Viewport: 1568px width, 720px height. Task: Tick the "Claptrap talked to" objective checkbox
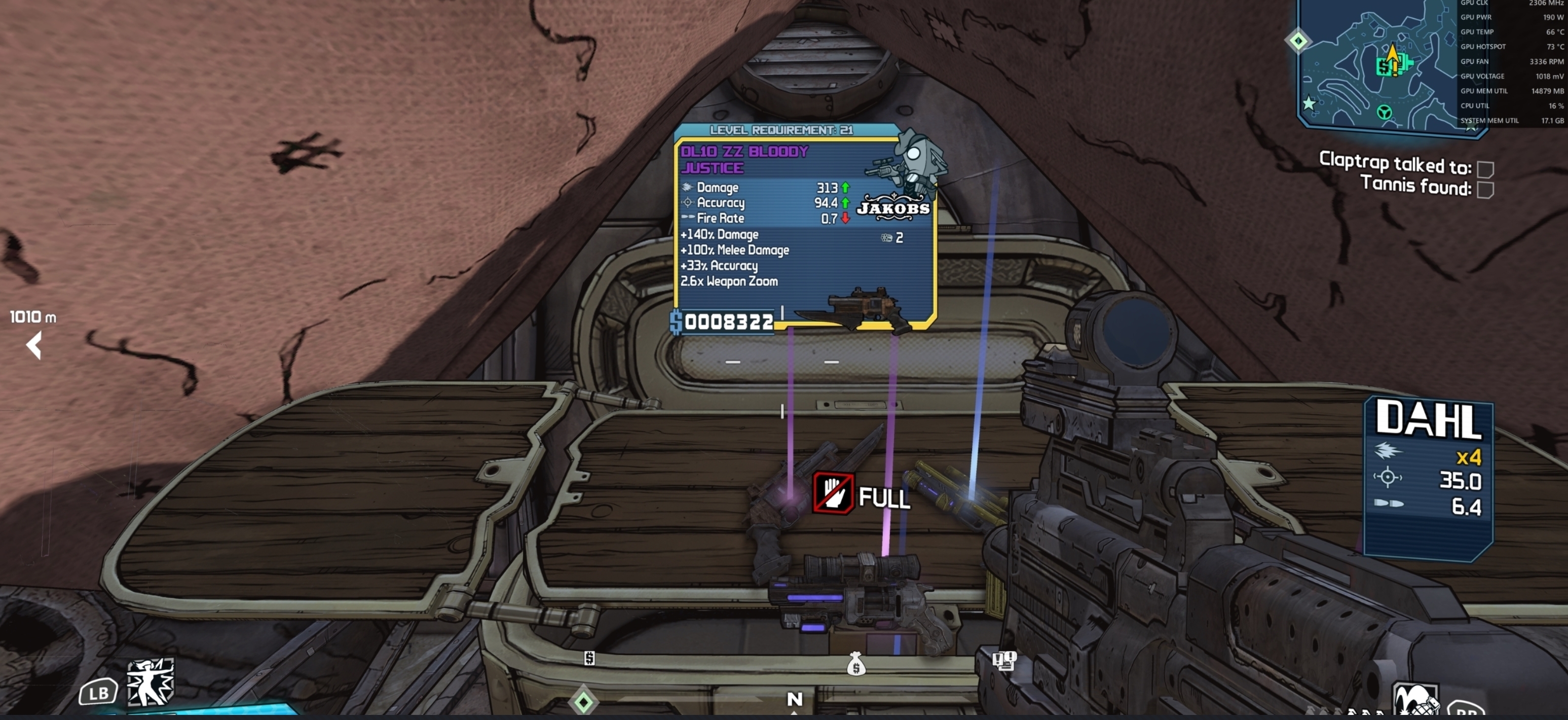(x=1485, y=169)
